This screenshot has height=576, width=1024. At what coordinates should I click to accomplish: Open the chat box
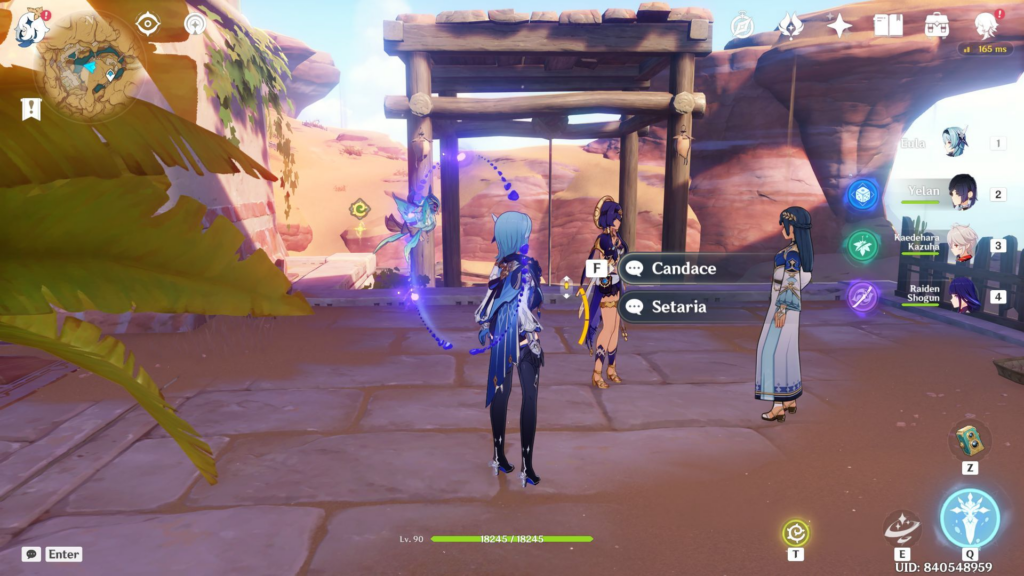33,554
